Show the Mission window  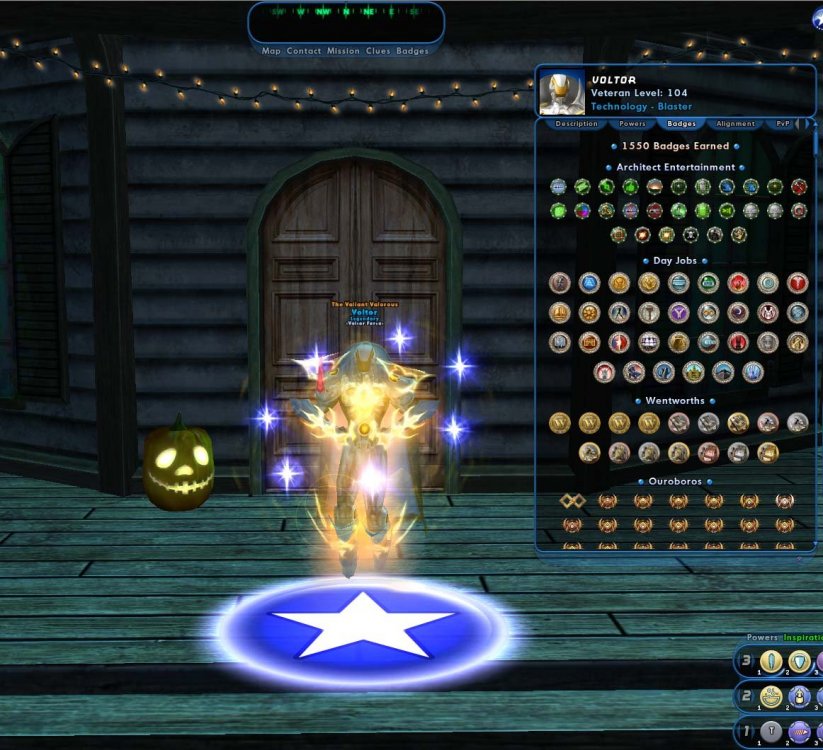[343, 51]
